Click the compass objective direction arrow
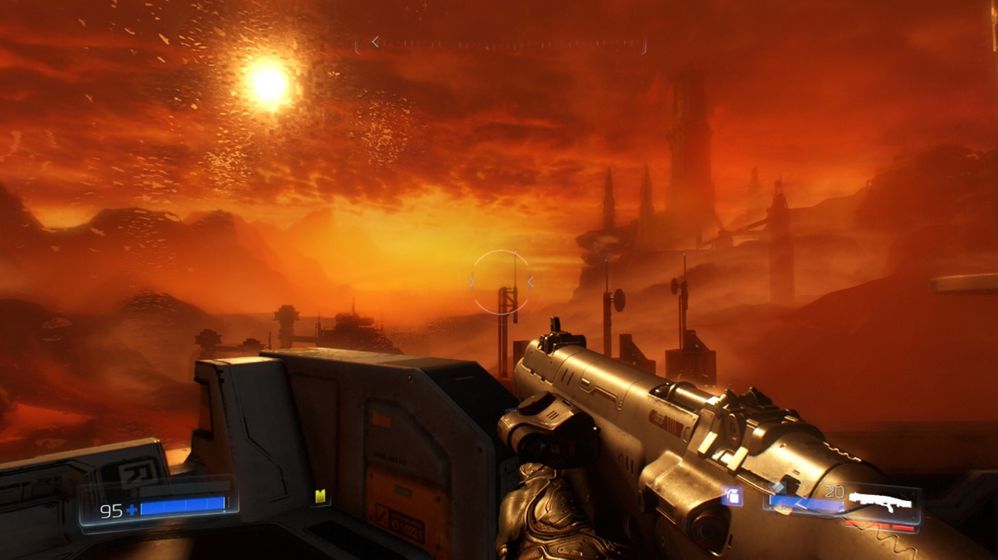Viewport: 998px width, 560px height. pos(375,42)
